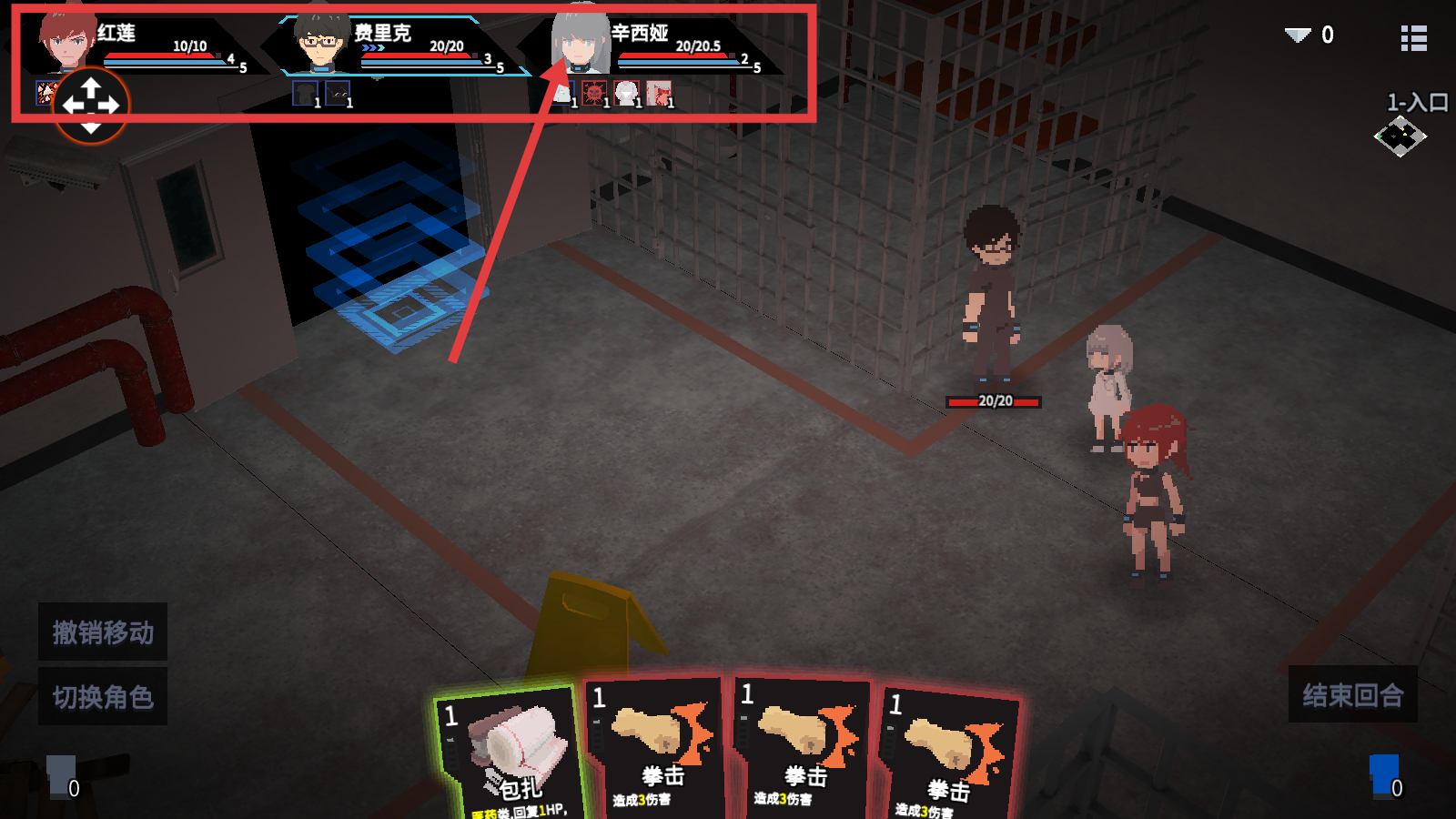Inspect the shirt status icon under 费里克
The height and width of the screenshot is (819, 1456).
tap(305, 93)
